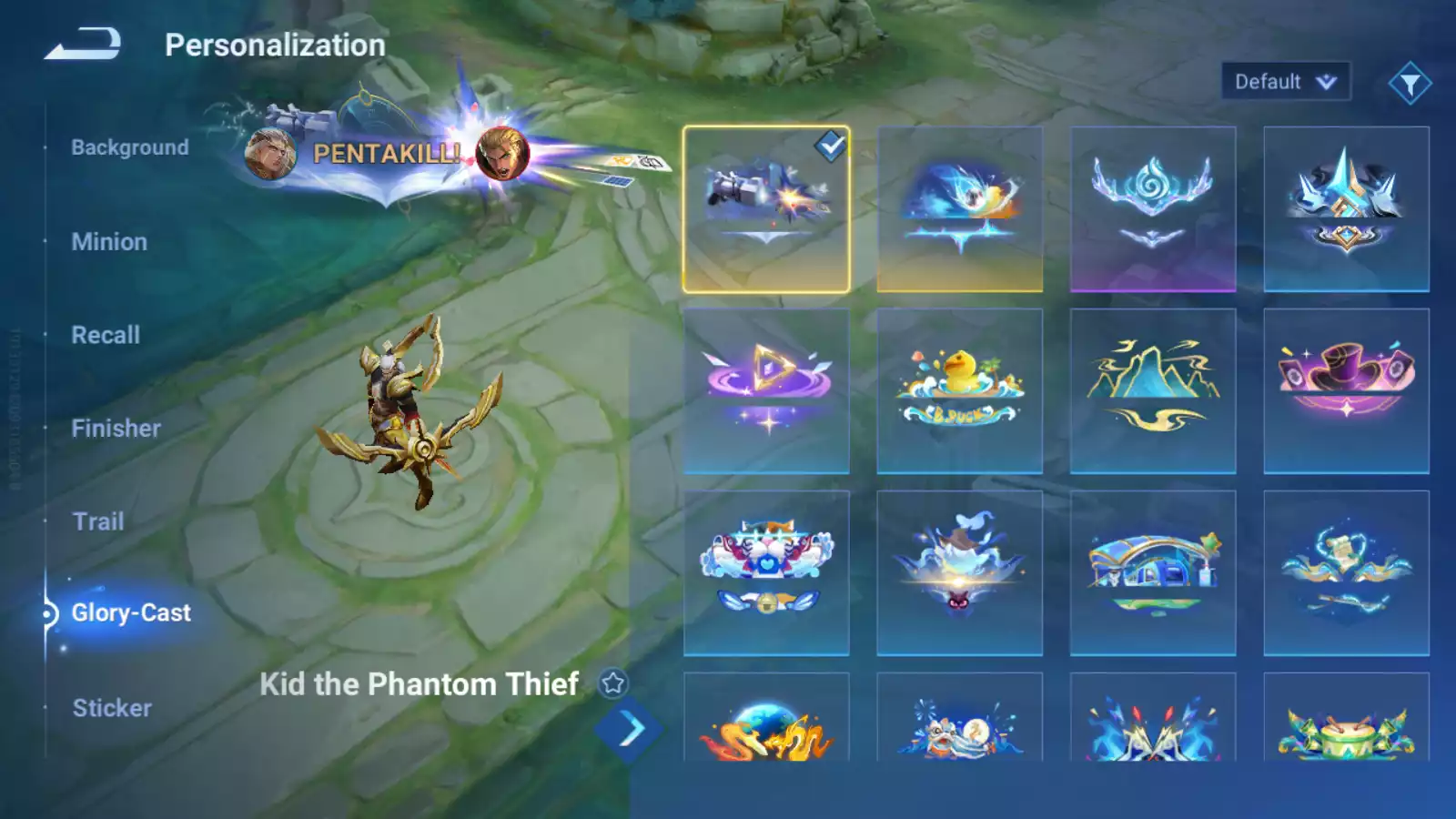
Task: Switch to the Background tab
Action: [129, 147]
